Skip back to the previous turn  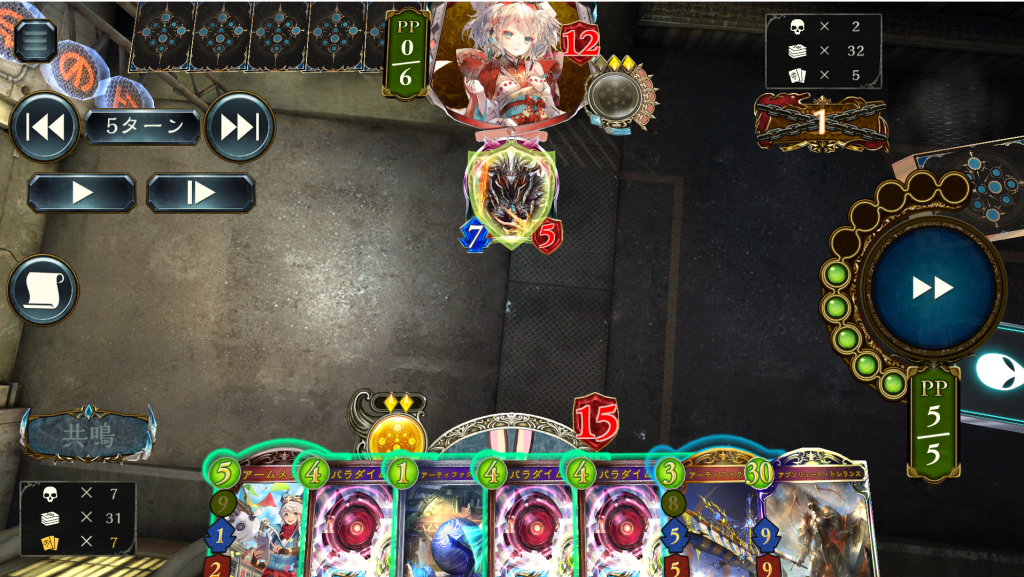pos(44,127)
